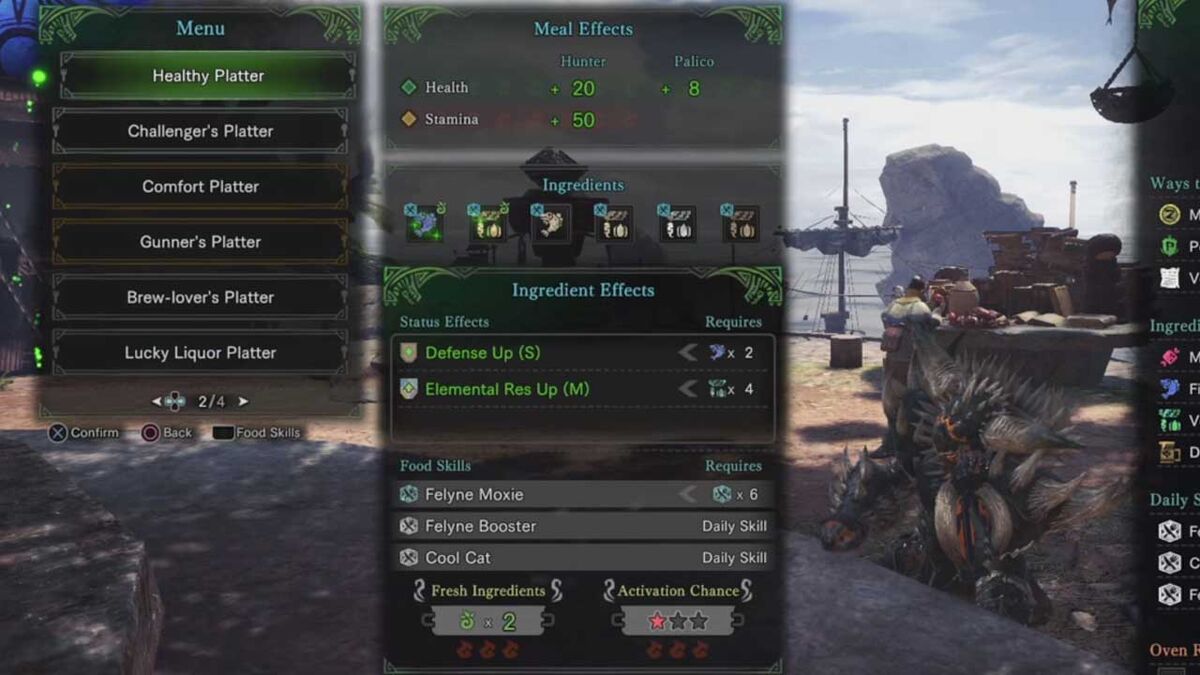Choose the Challenger's Platter entry
The image size is (1200, 675).
coord(200,131)
